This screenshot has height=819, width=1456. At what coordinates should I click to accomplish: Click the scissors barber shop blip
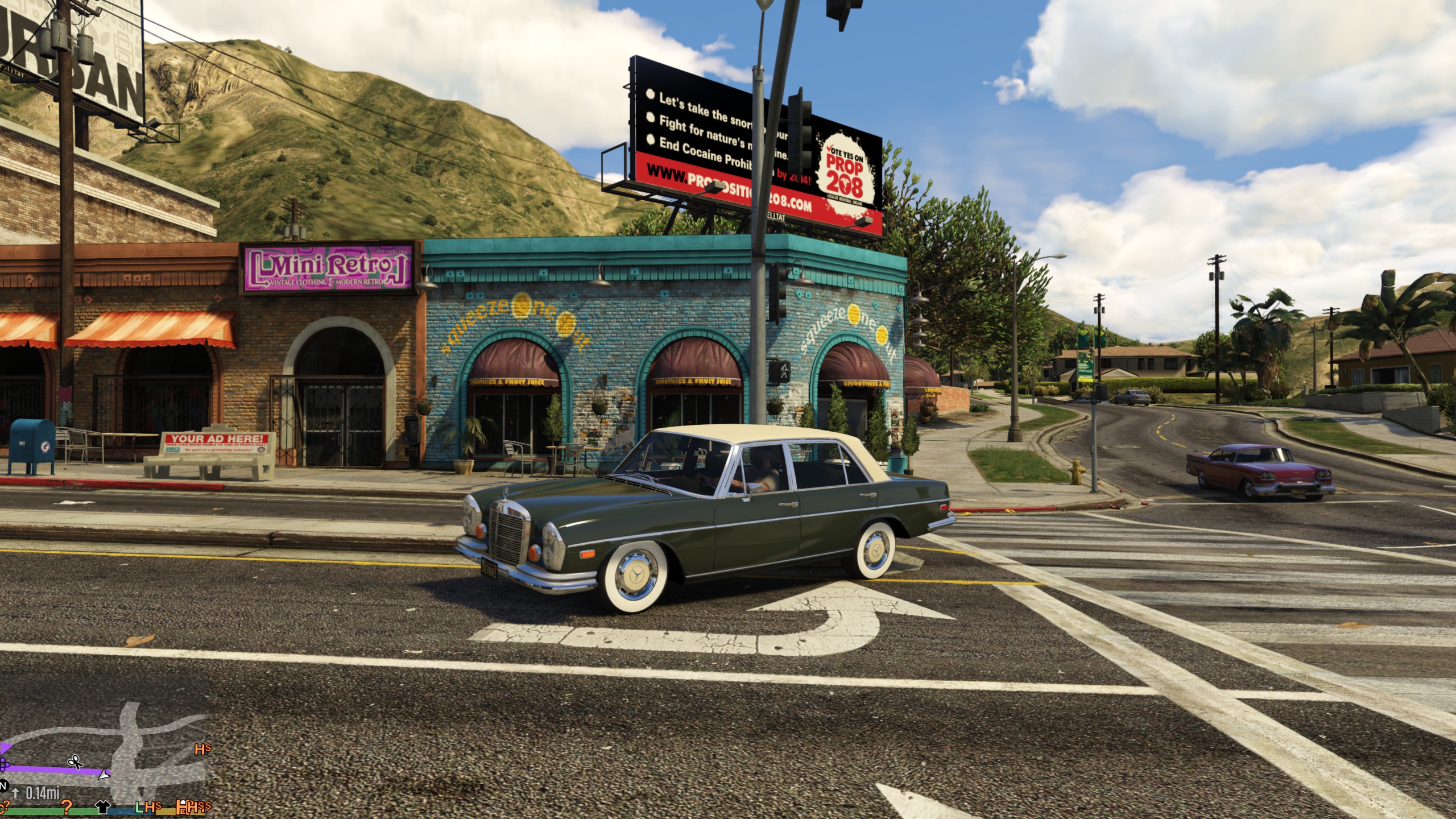[75, 762]
